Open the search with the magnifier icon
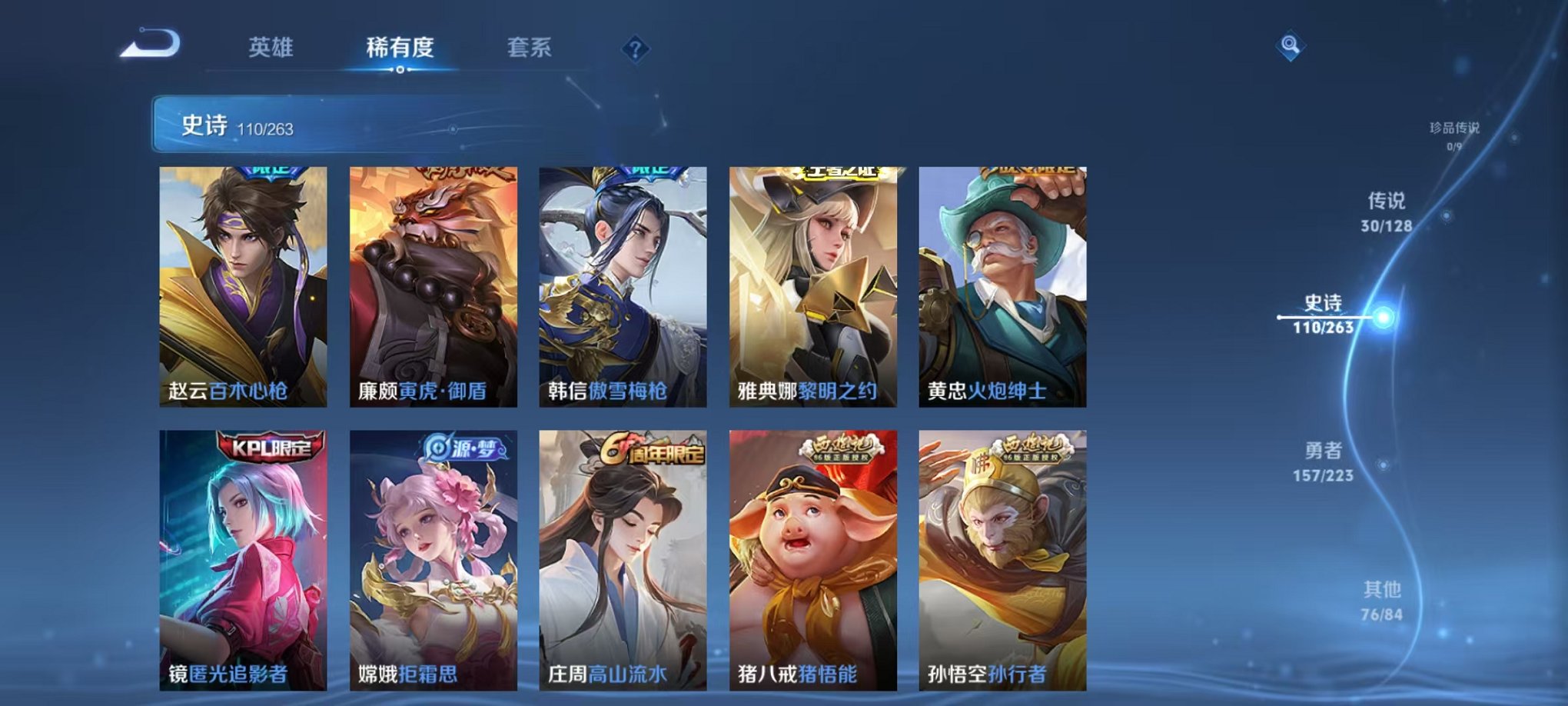The width and height of the screenshot is (1568, 706). click(x=1291, y=47)
